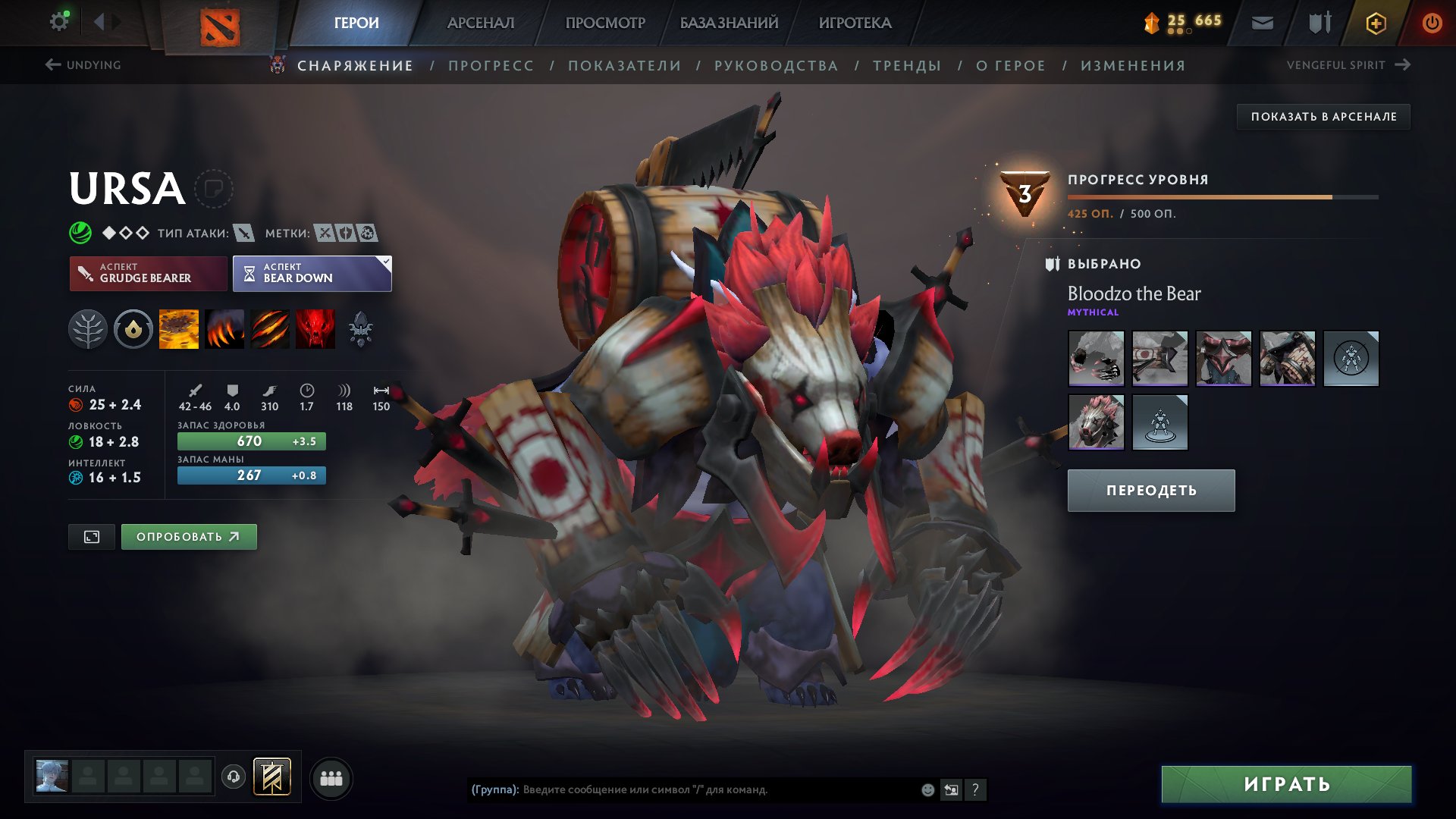Screen dimensions: 1456x819
Task: Go to previous hero Undying
Action: [x=83, y=65]
